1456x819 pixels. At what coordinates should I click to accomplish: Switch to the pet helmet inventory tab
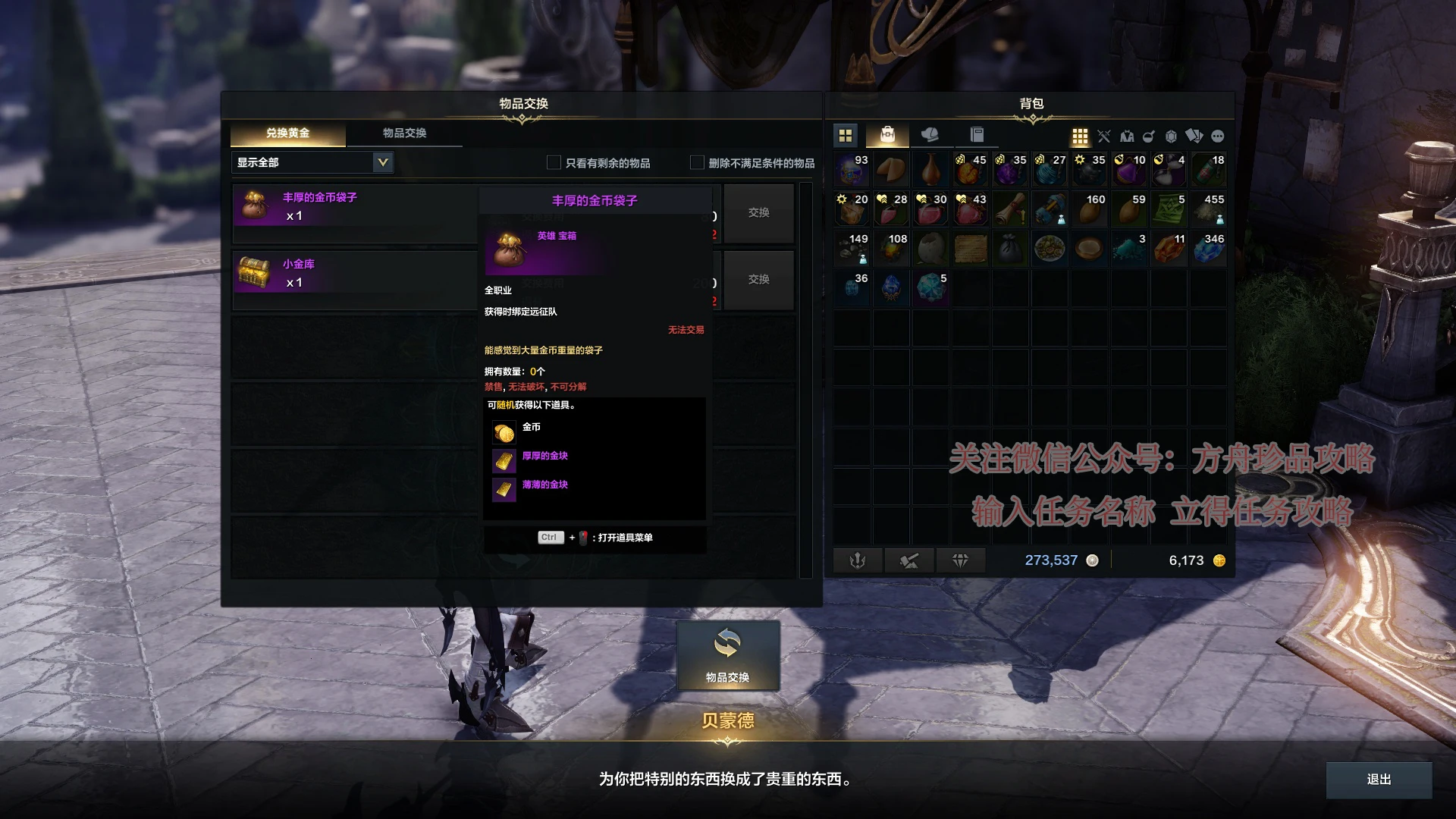point(930,135)
